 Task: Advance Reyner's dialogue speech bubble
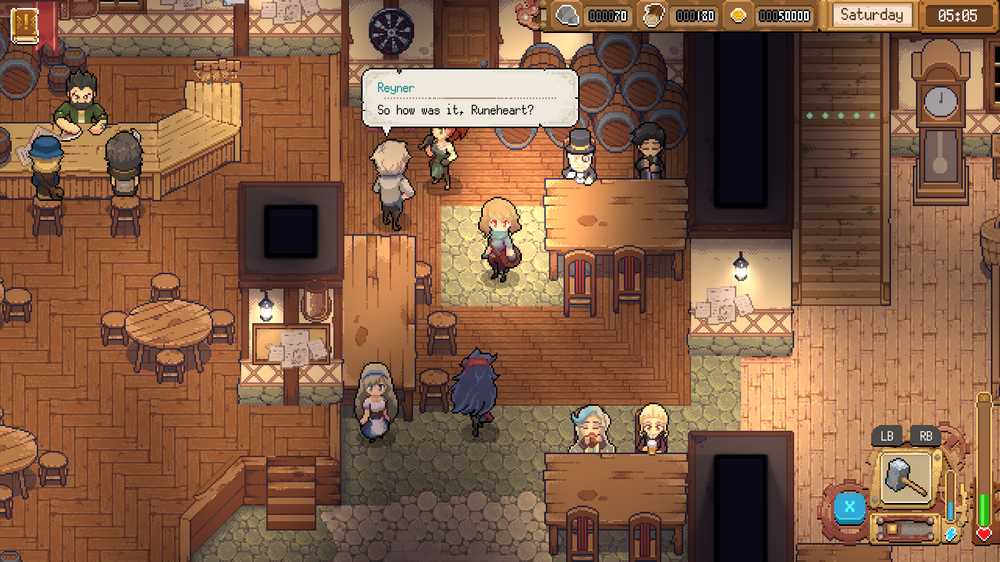pos(468,99)
